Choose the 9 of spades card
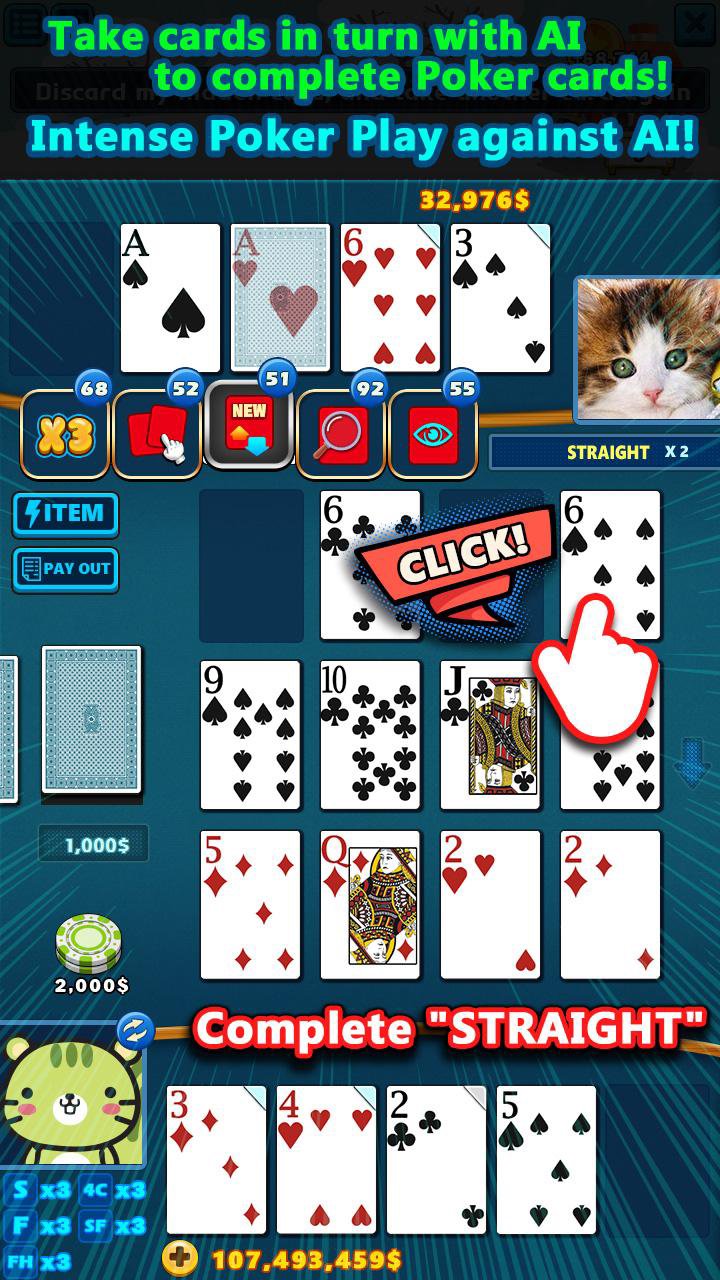Image resolution: width=720 pixels, height=1280 pixels. pyautogui.click(x=250, y=735)
